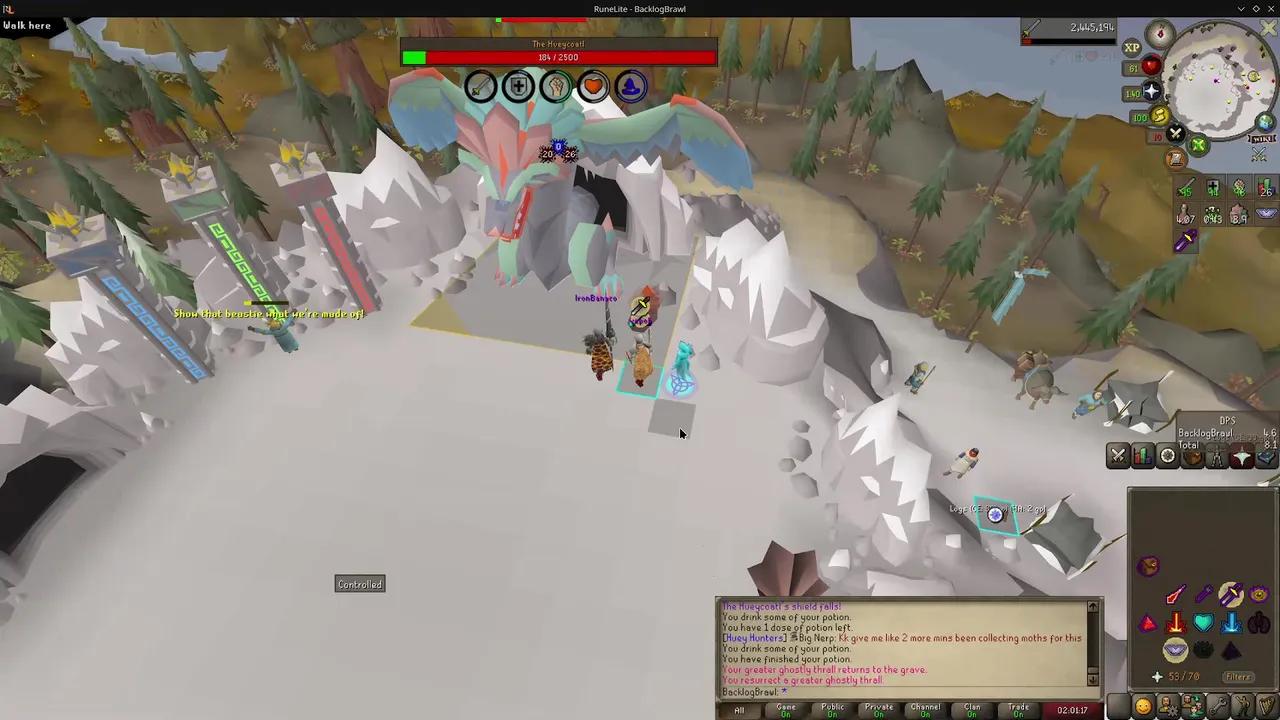The height and width of the screenshot is (720, 1280).
Task: Click the health orb next to the minimap
Action: click(x=1151, y=65)
